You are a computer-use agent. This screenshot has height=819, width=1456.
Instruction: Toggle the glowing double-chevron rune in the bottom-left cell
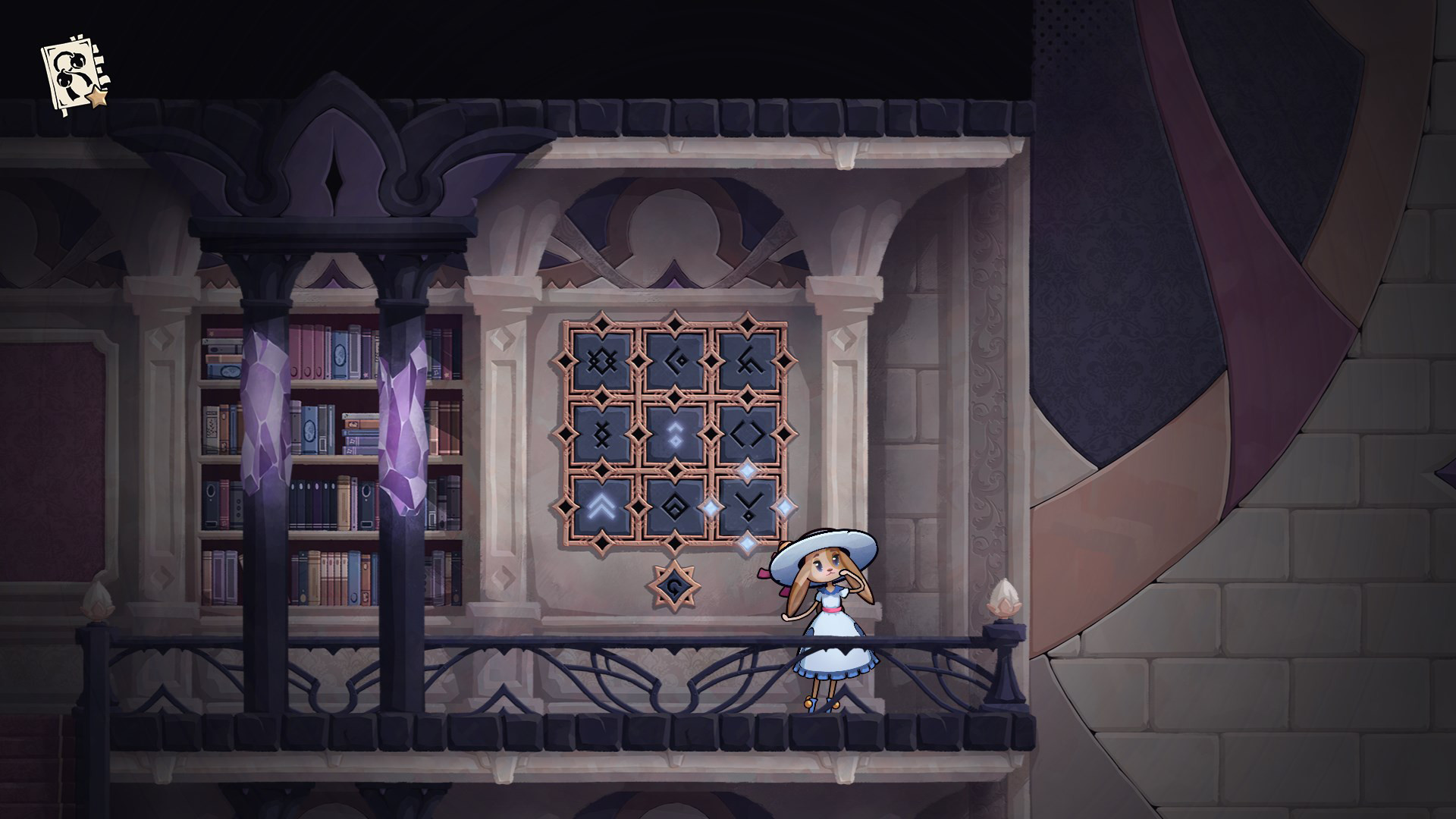click(x=600, y=505)
